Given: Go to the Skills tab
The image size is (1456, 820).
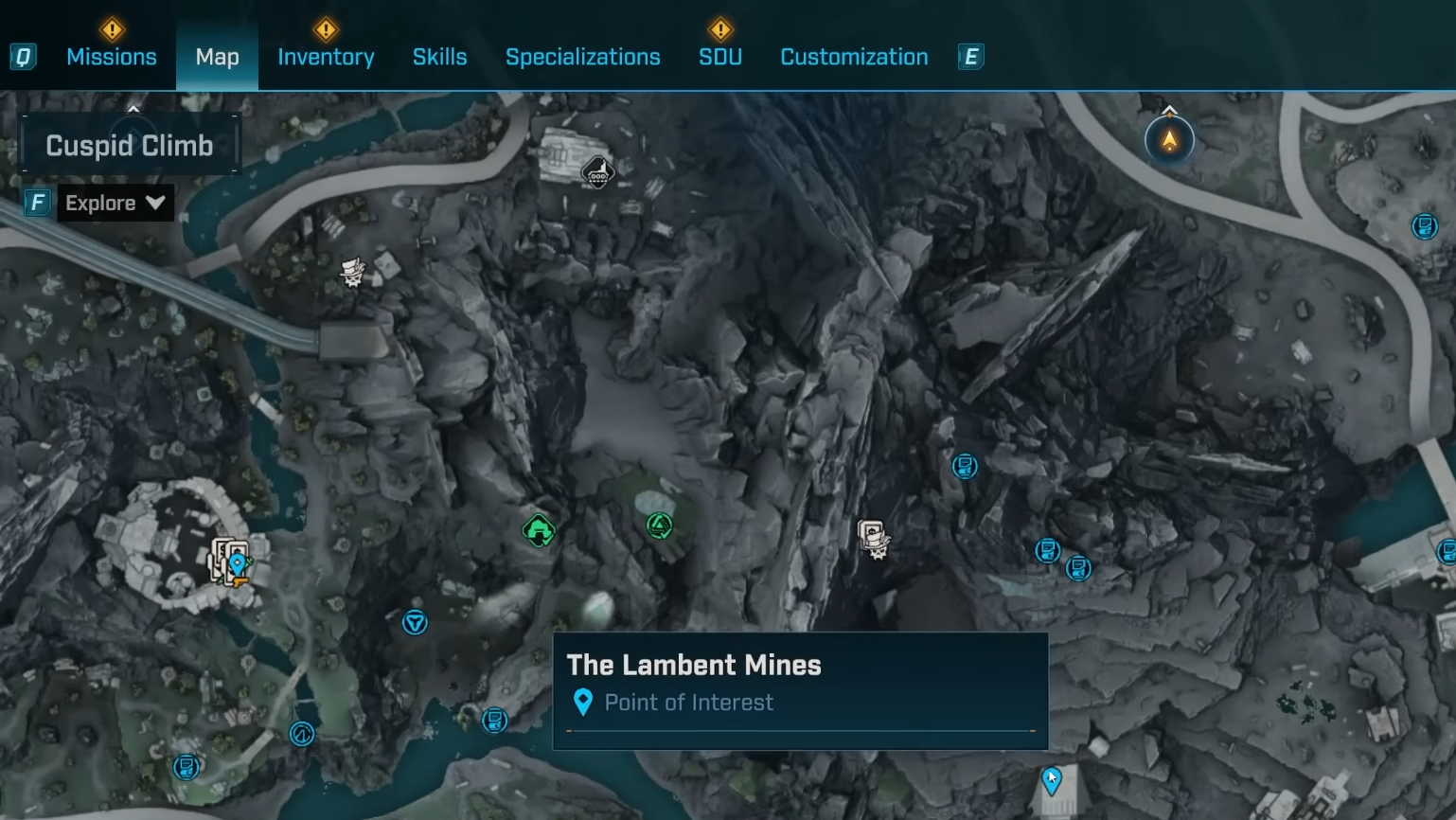Looking at the screenshot, I should [439, 57].
